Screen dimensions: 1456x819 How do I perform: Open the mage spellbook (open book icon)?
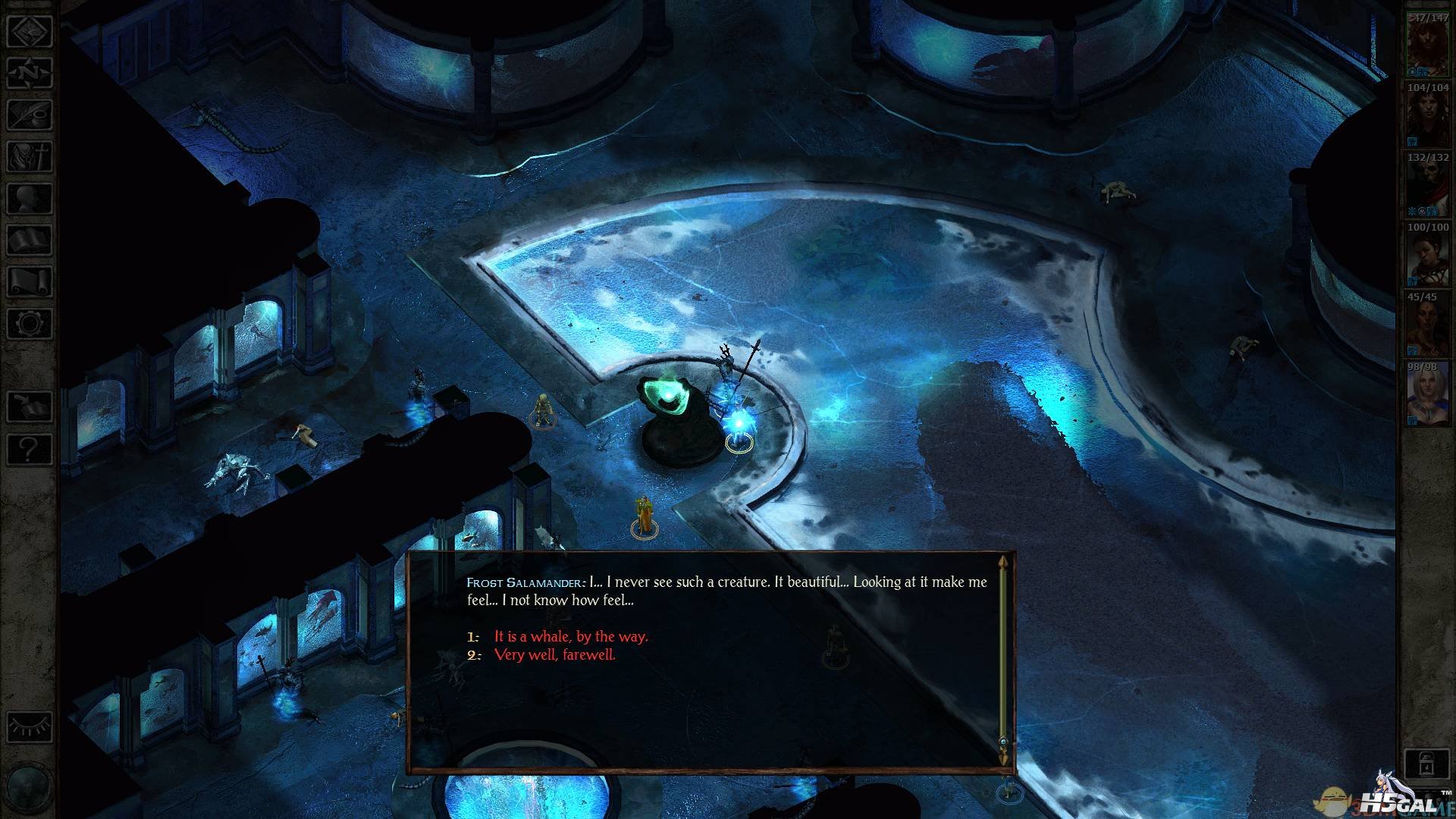click(x=29, y=241)
